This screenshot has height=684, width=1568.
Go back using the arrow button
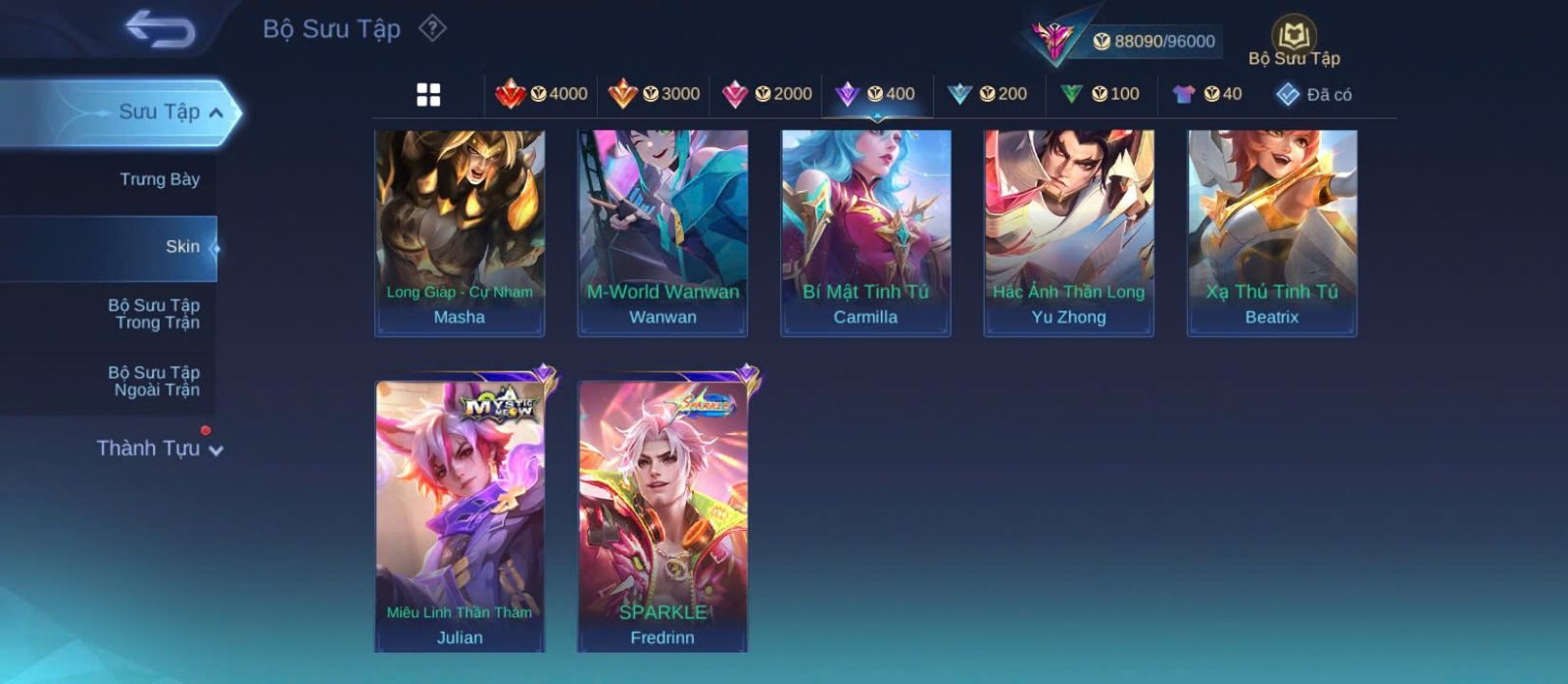tap(160, 29)
